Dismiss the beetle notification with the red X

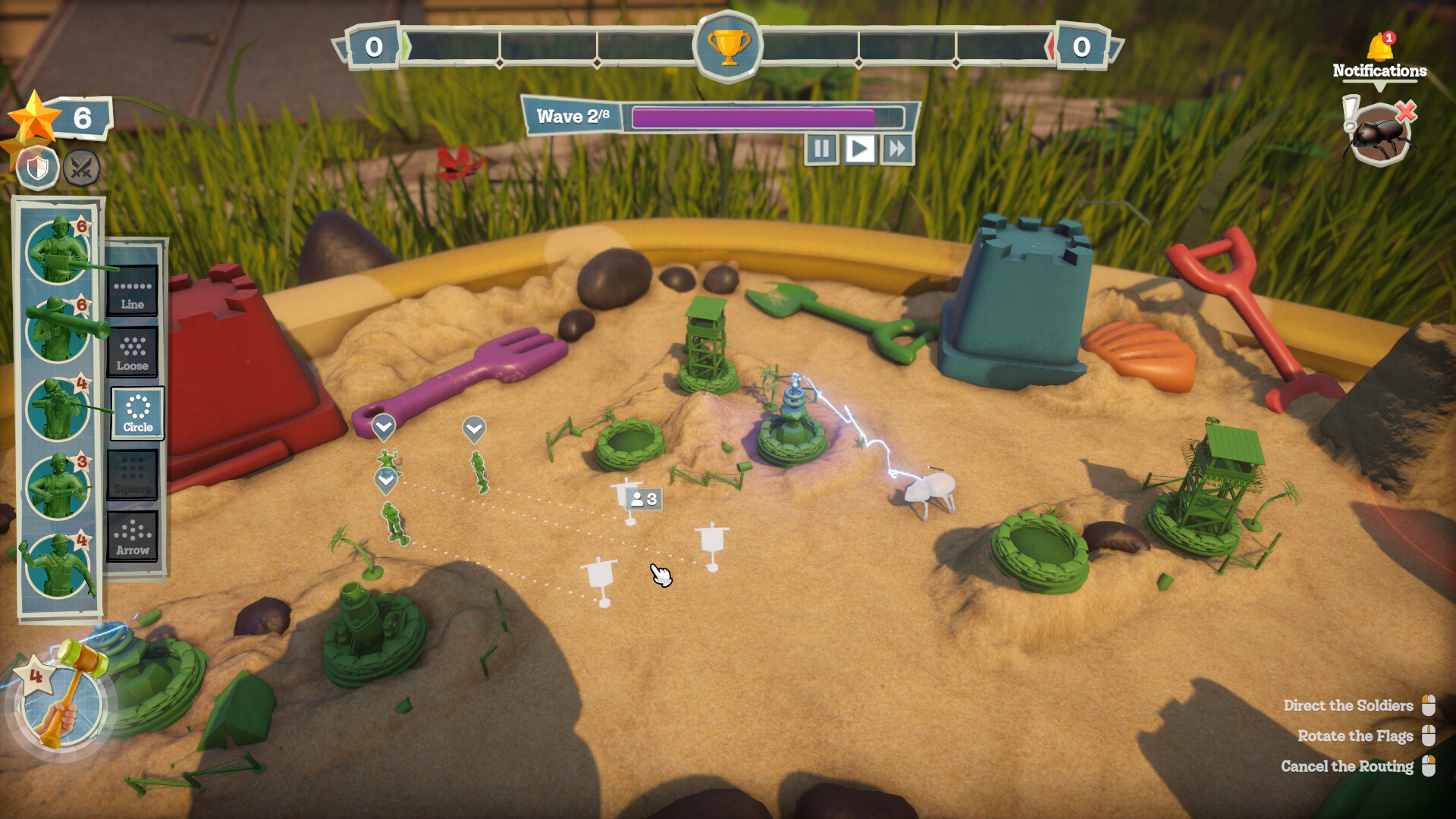[x=1407, y=111]
